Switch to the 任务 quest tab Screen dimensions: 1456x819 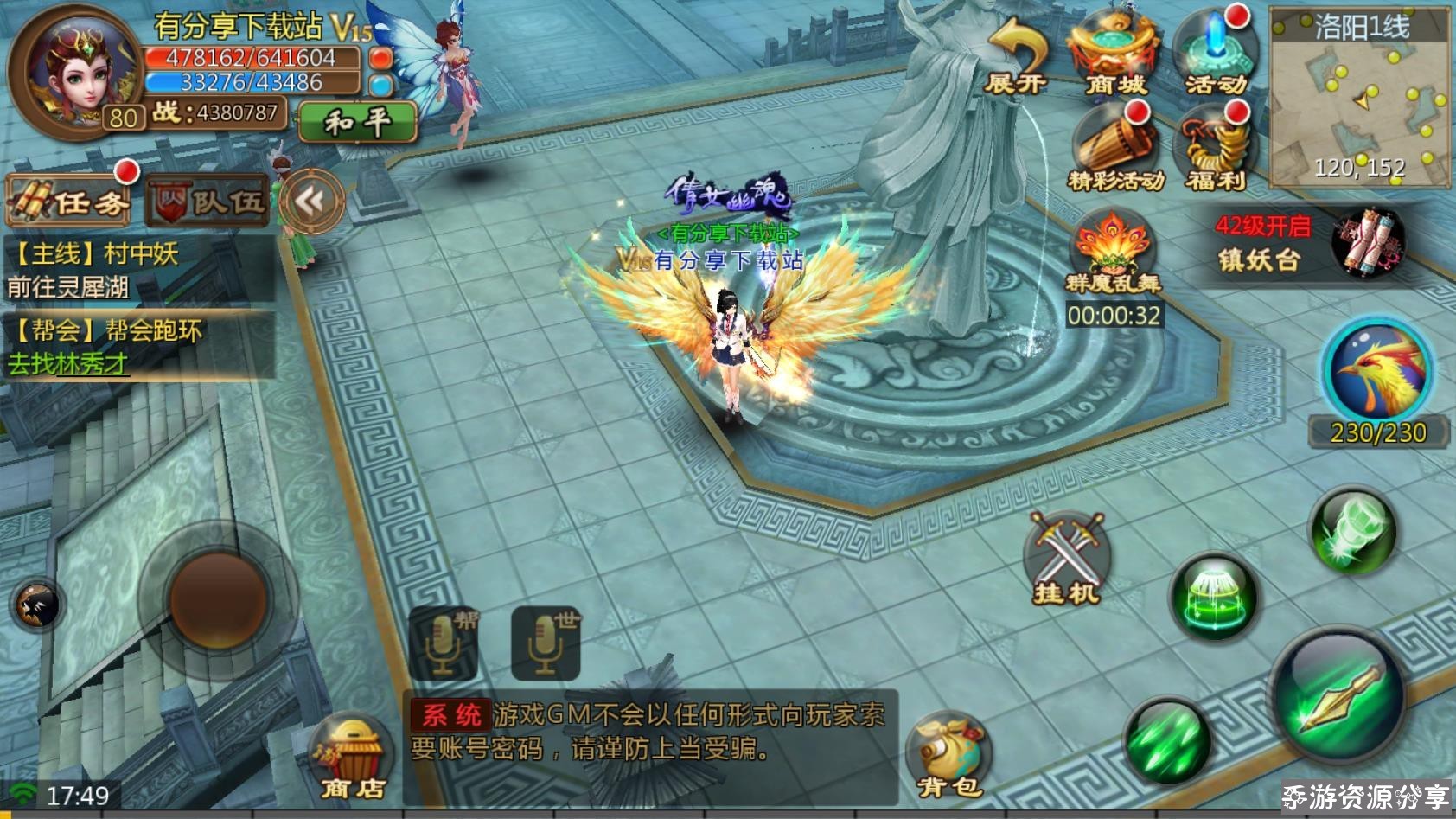click(x=69, y=202)
